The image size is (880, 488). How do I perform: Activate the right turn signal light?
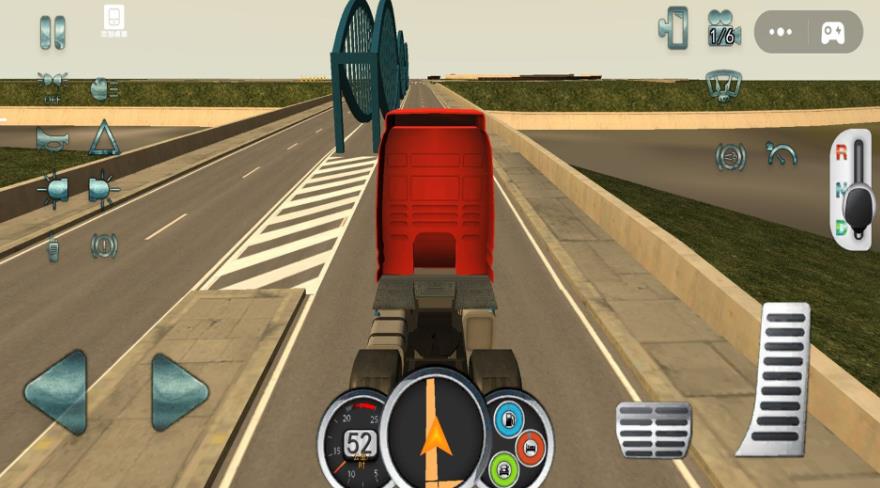tap(103, 189)
